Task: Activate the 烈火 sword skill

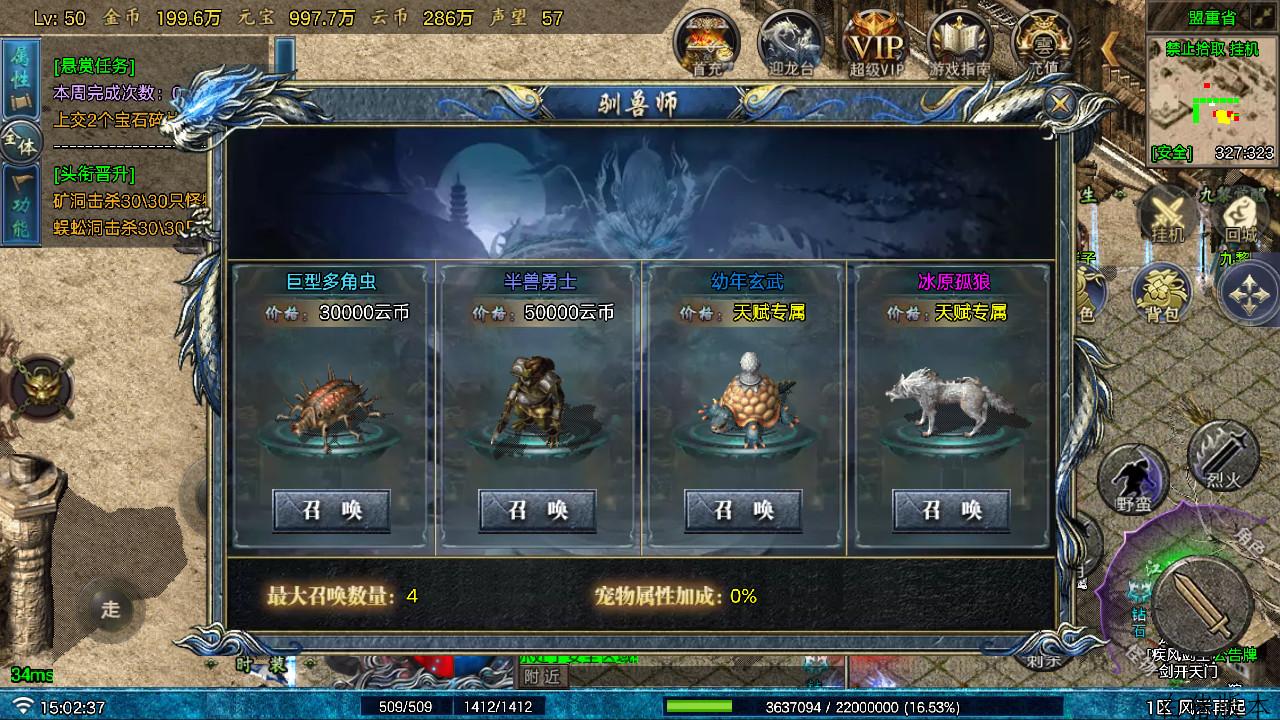Action: 1224,455
